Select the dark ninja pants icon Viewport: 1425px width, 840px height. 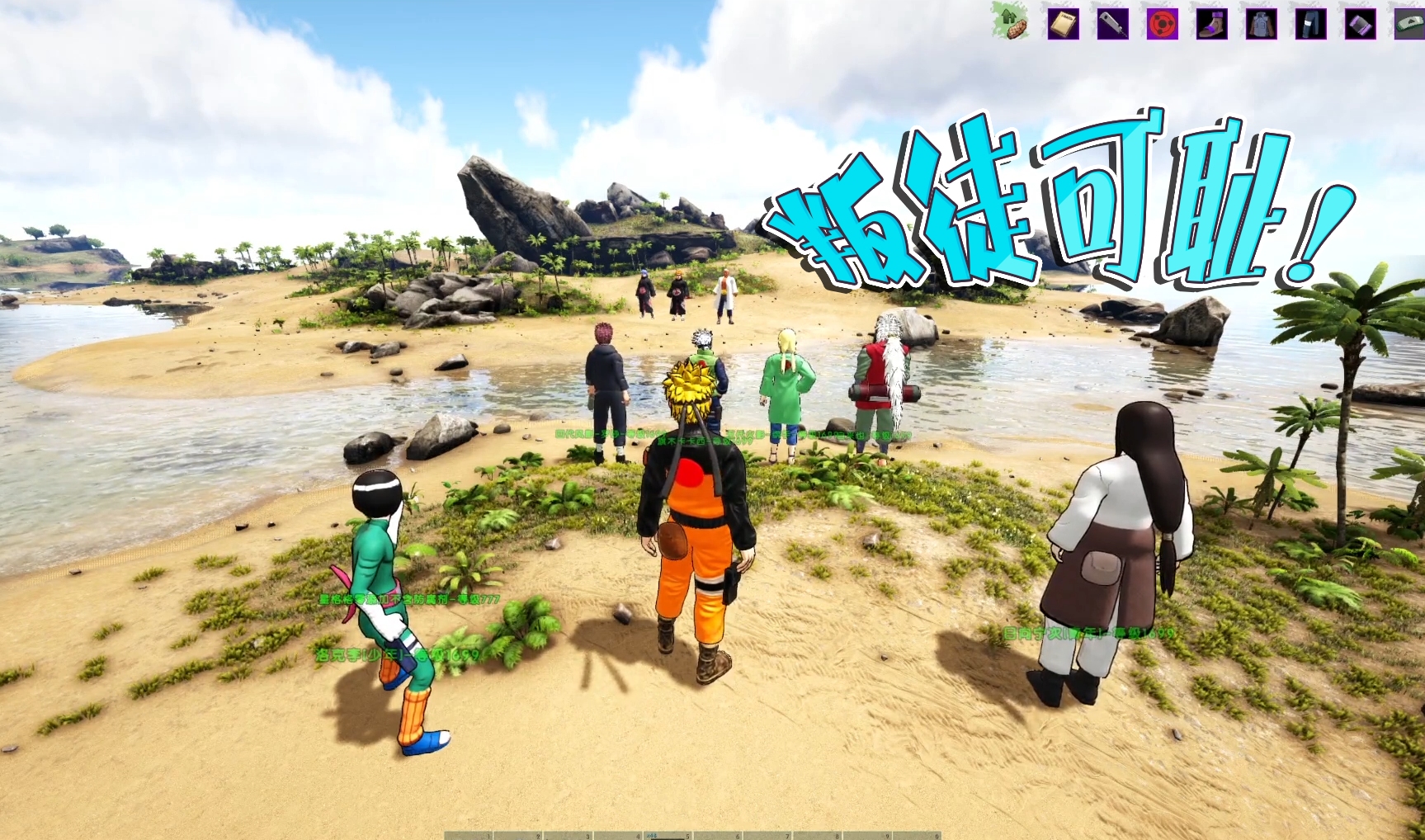coord(1310,24)
